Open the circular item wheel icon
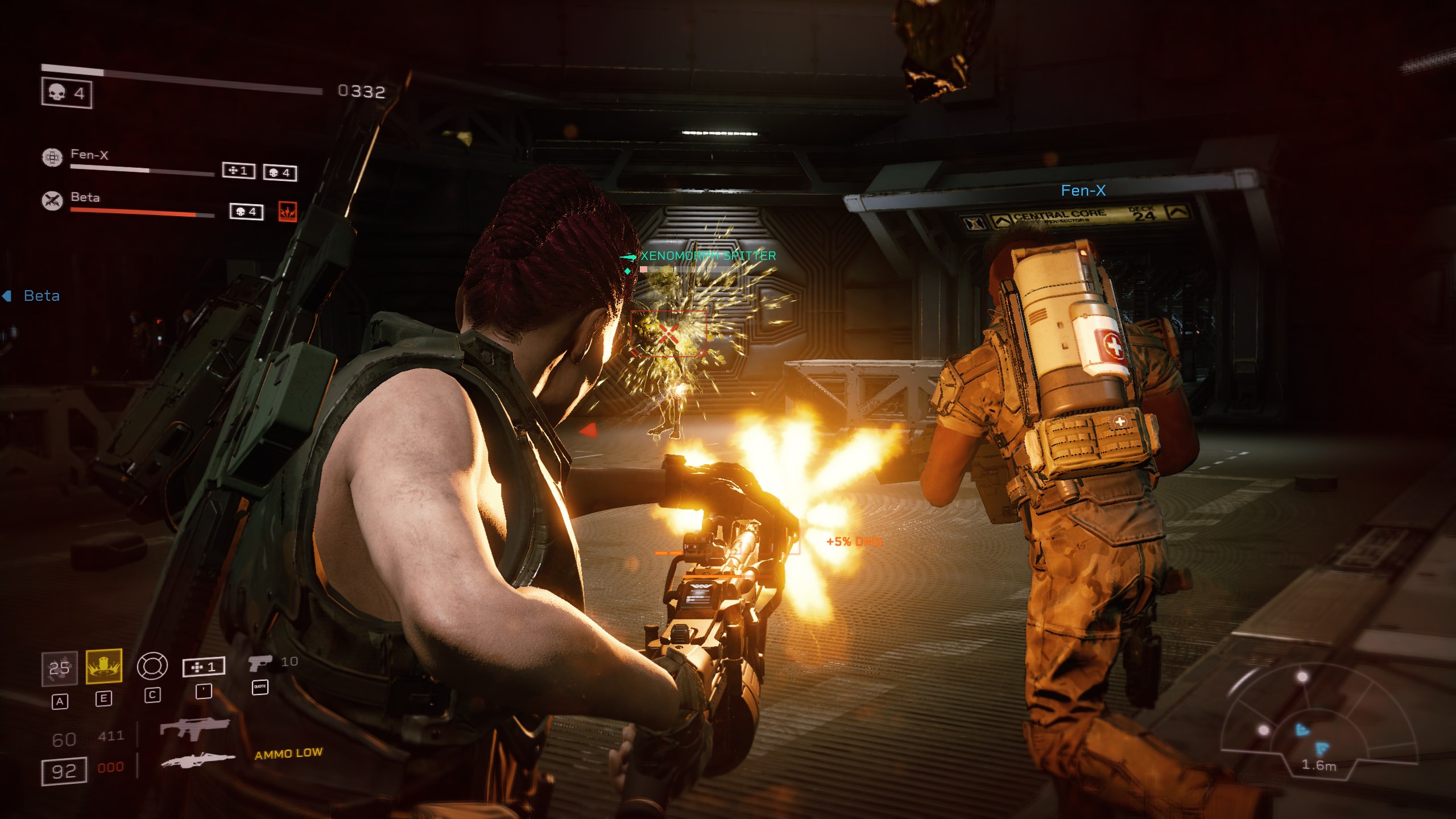 coord(152,665)
